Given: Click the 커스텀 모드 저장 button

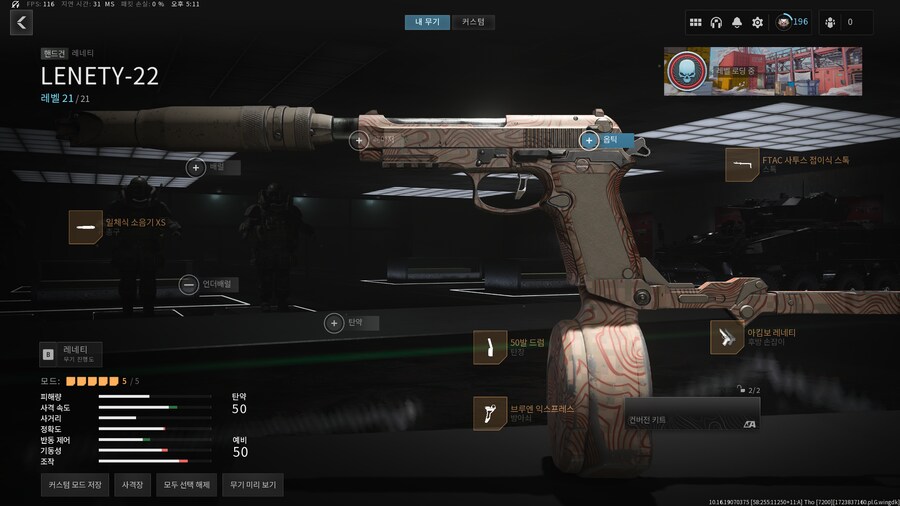Looking at the screenshot, I should pyautogui.click(x=75, y=485).
